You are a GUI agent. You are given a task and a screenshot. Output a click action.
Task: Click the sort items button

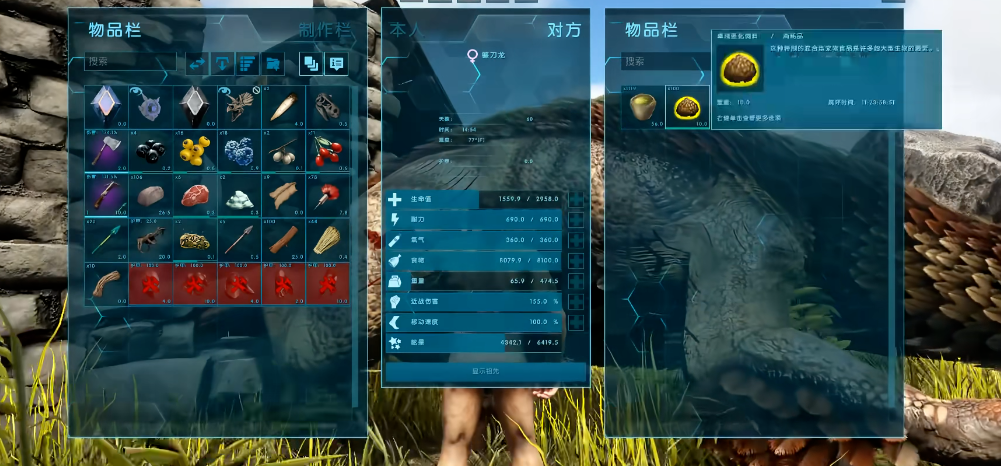click(247, 63)
